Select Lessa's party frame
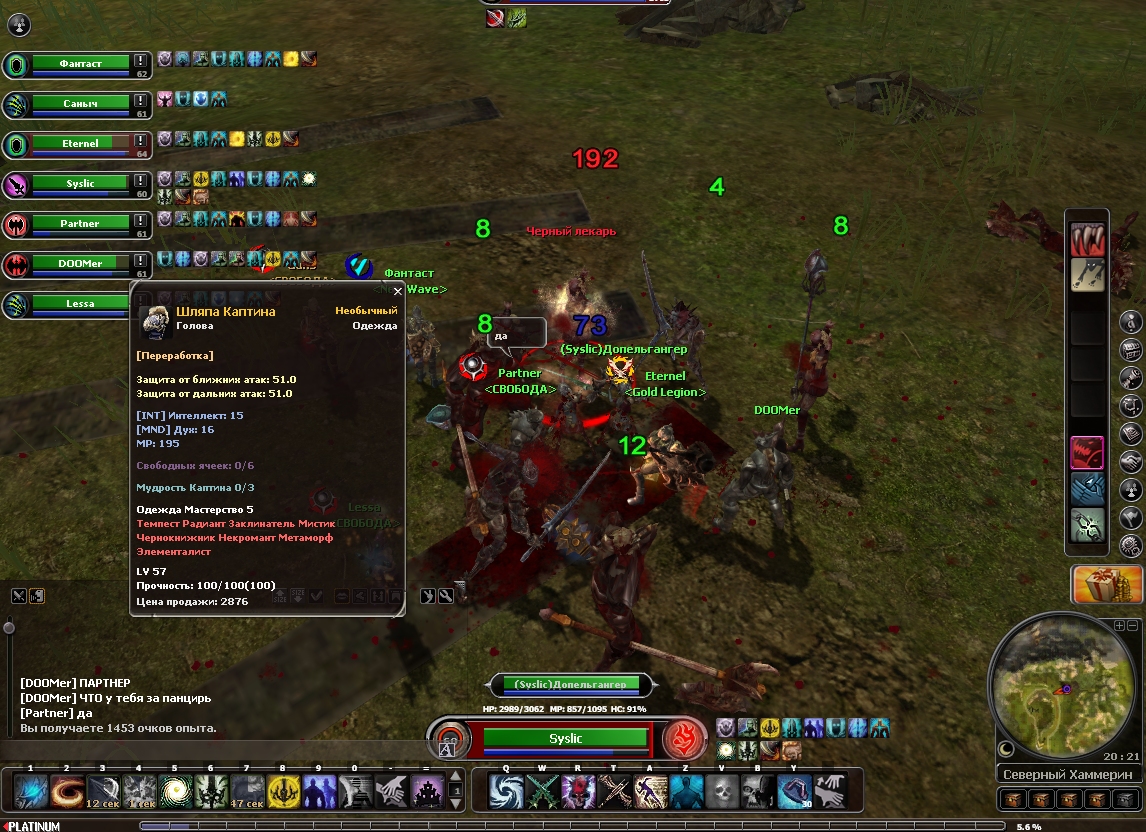 coord(81,304)
